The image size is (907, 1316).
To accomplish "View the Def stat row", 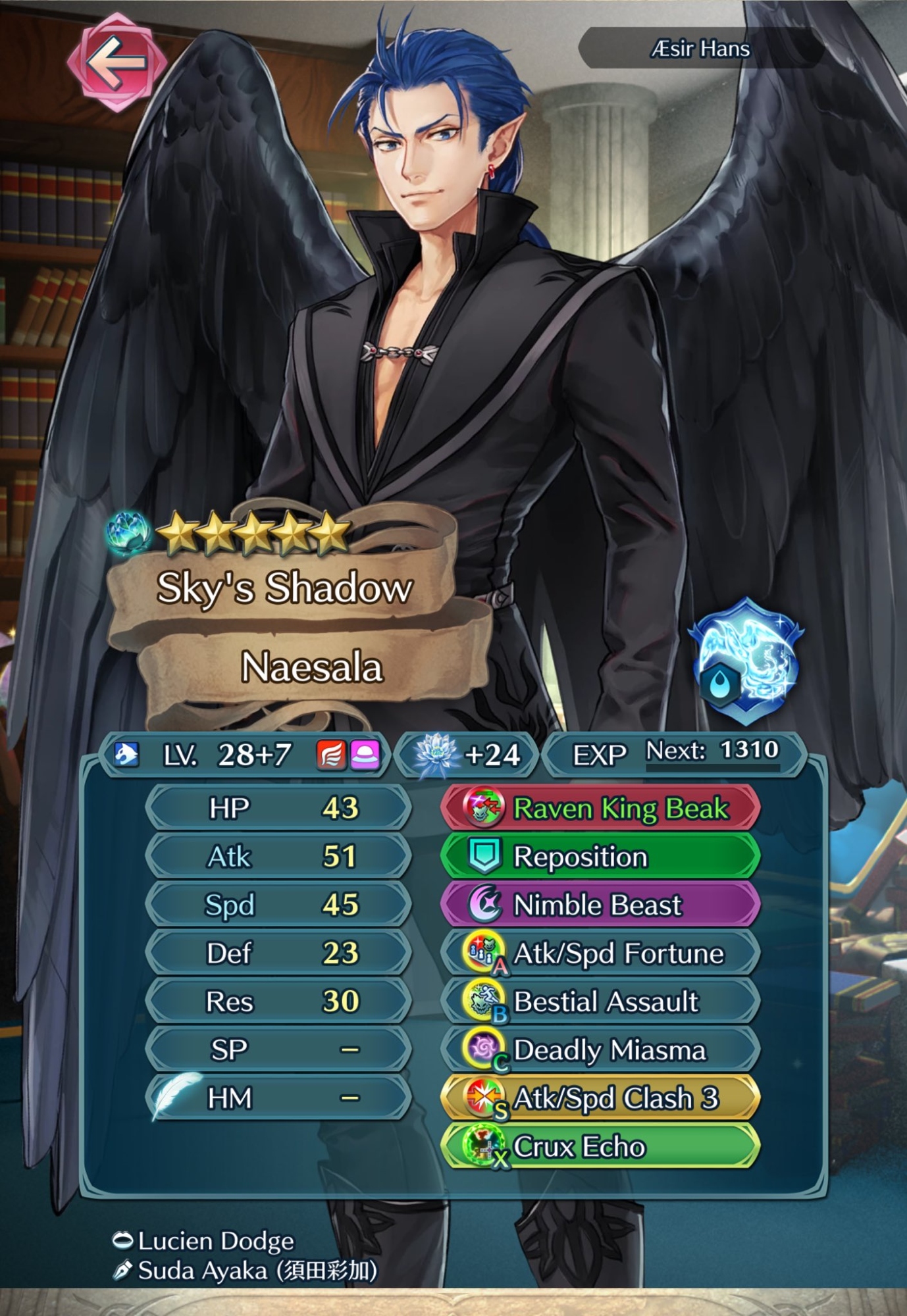I will tap(278, 953).
